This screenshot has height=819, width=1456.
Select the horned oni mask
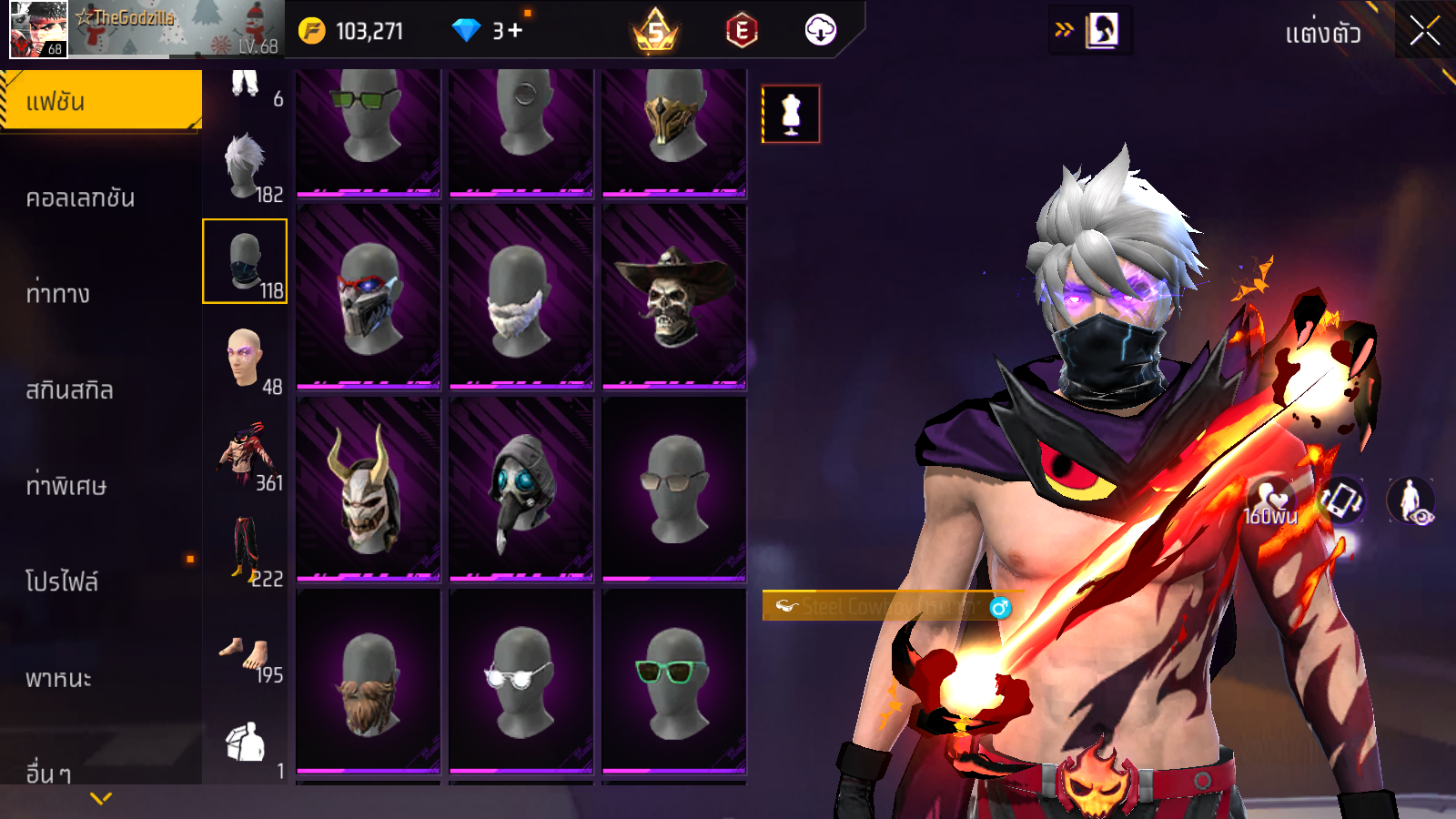[368, 489]
